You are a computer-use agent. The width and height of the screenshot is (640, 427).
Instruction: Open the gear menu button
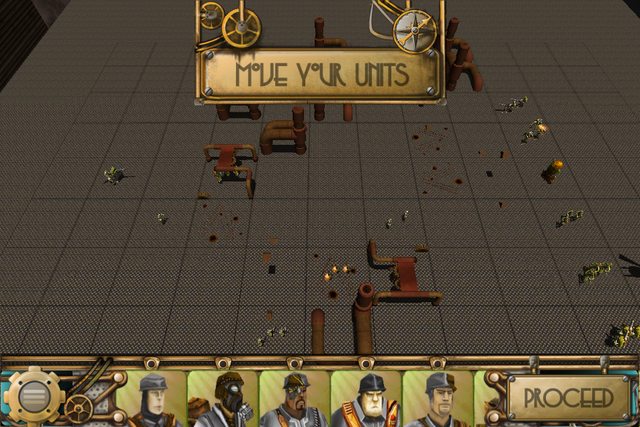coord(33,396)
